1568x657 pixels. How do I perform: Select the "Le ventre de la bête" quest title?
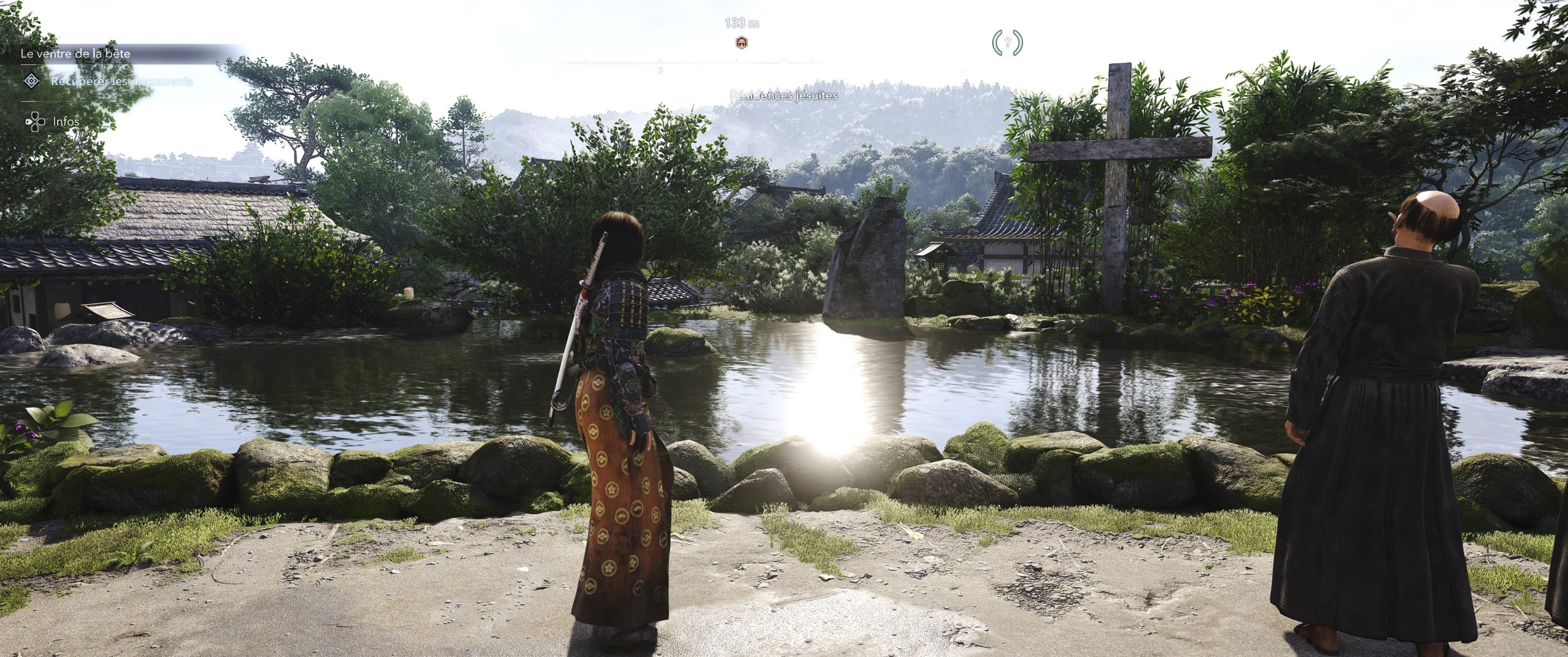pos(75,53)
